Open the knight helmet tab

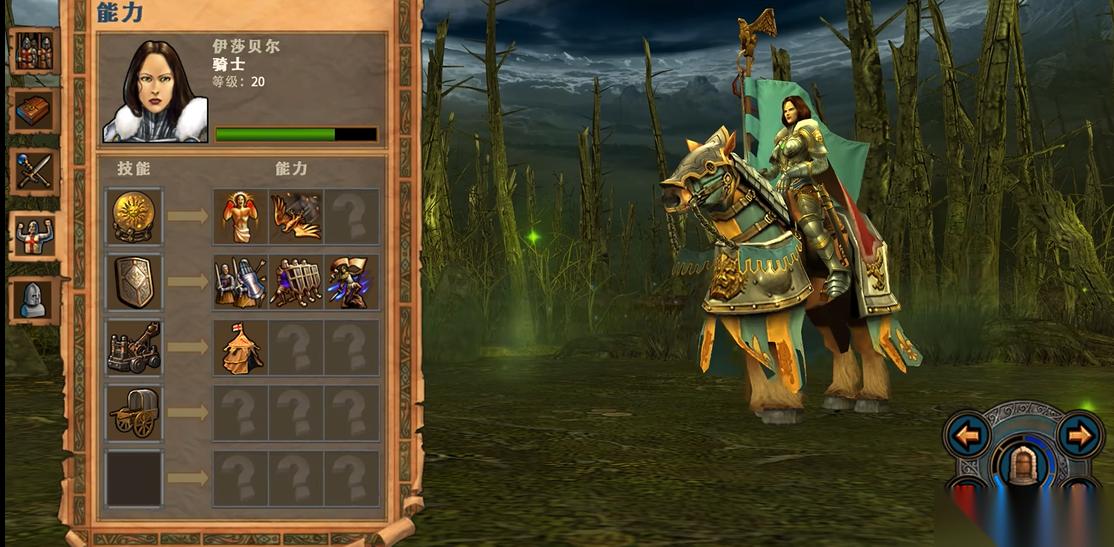point(34,299)
